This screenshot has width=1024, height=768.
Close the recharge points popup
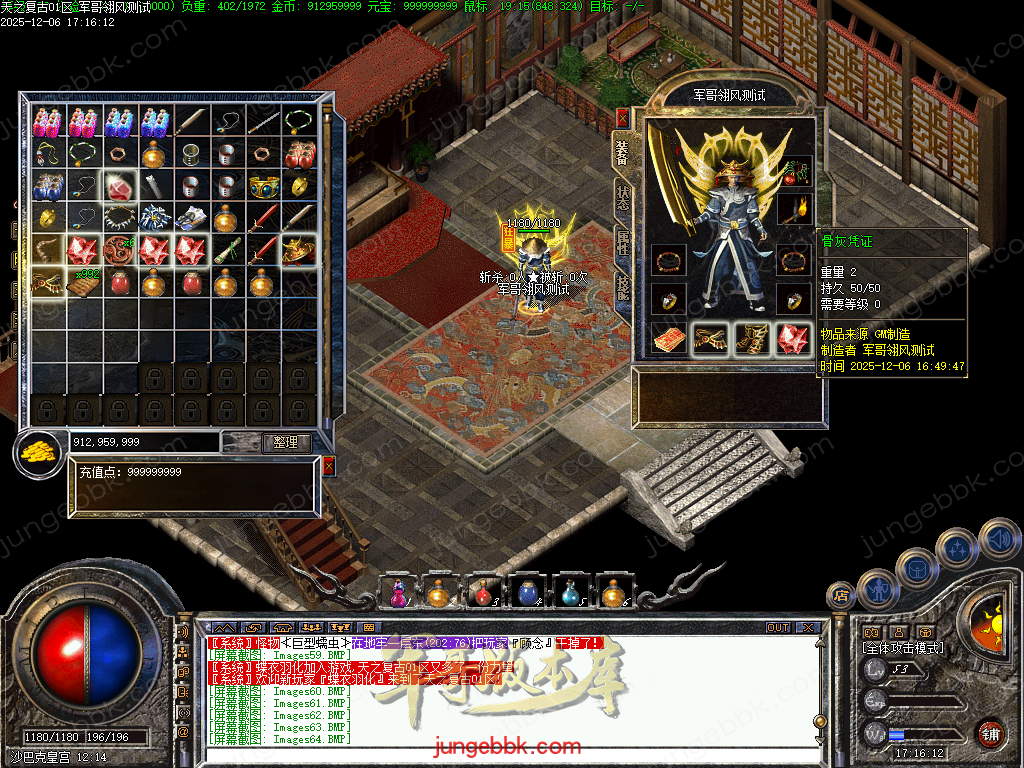tap(329, 465)
